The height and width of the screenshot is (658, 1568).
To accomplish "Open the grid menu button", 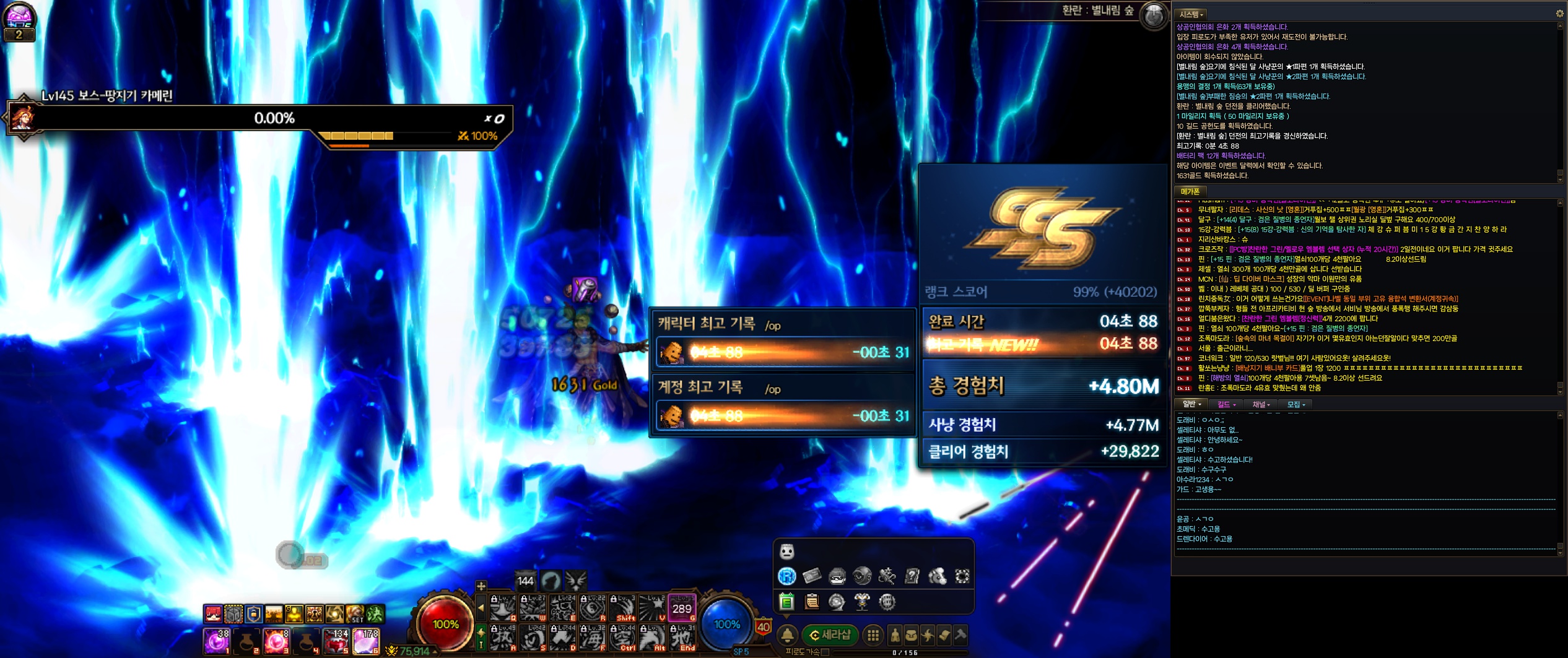I will pyautogui.click(x=873, y=635).
